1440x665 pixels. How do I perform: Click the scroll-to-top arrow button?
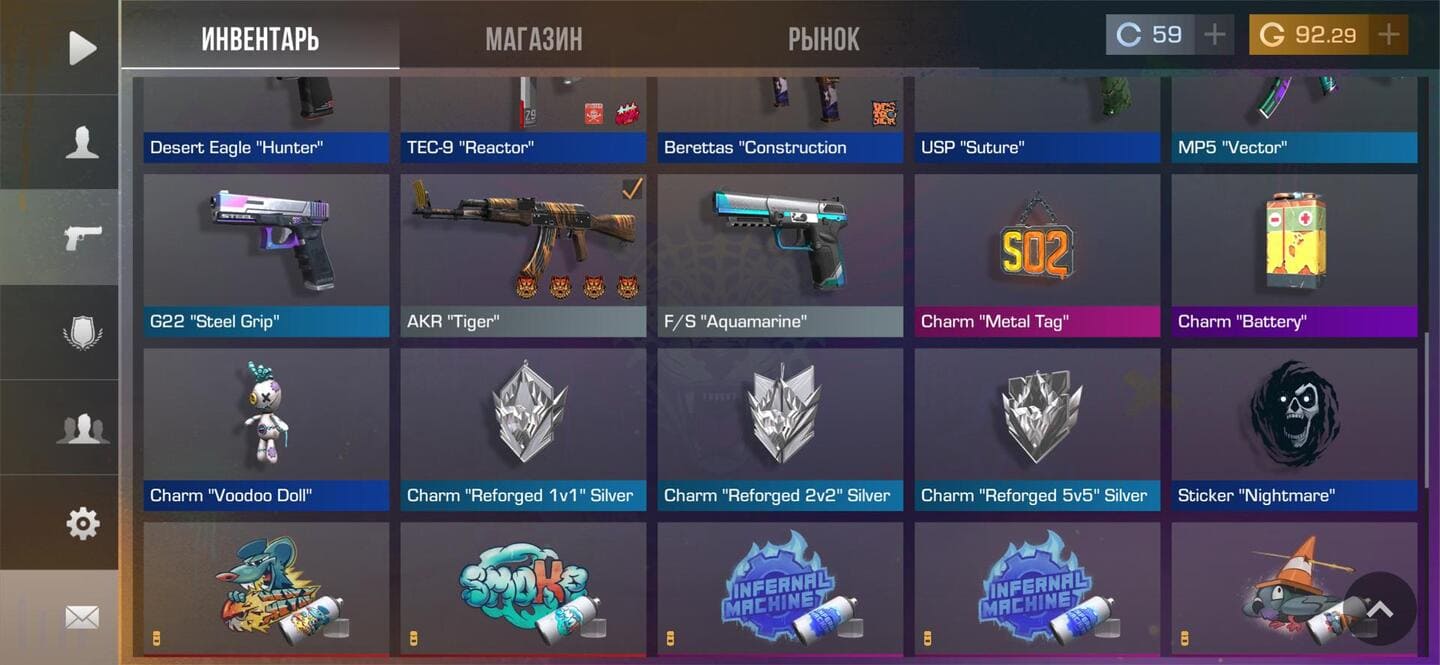click(x=1380, y=609)
